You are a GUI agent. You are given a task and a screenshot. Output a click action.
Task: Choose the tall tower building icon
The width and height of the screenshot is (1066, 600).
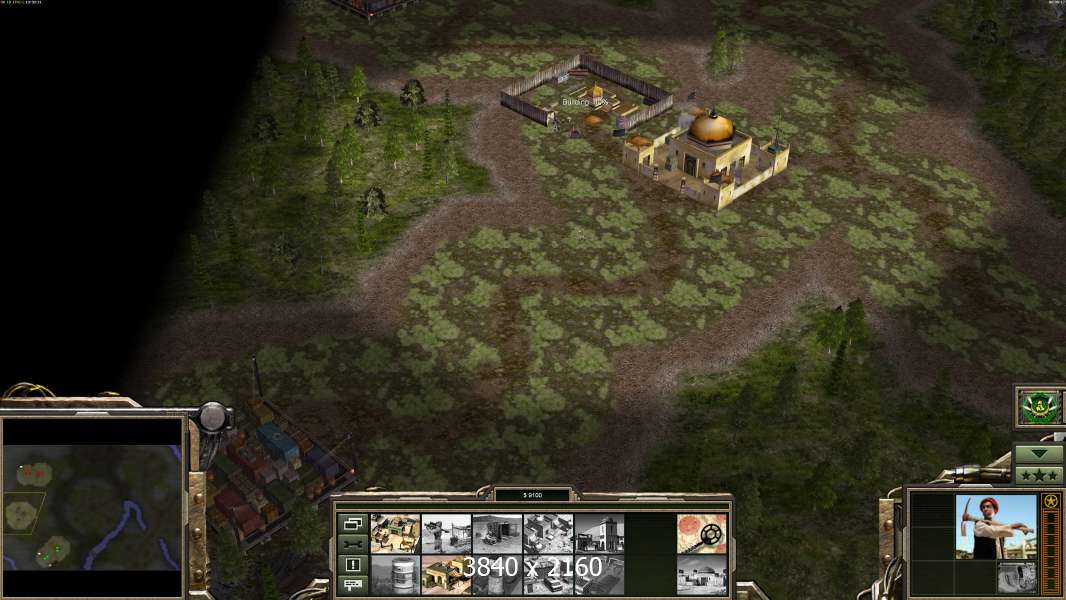[x=600, y=533]
